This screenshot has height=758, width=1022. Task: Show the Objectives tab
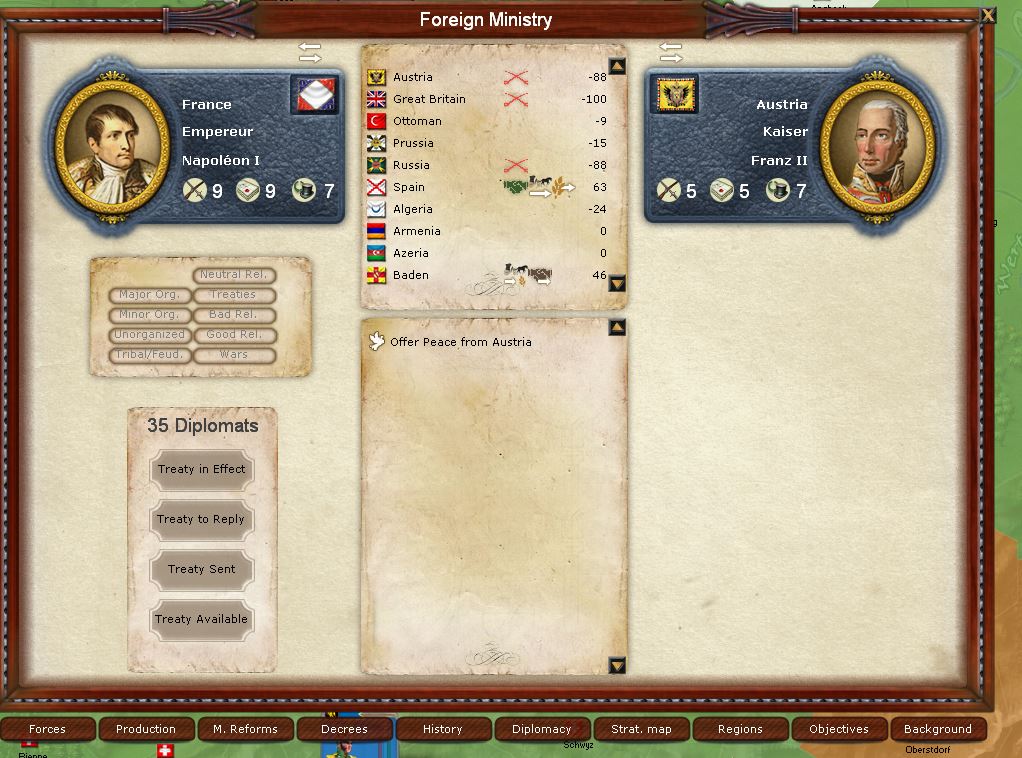point(838,729)
